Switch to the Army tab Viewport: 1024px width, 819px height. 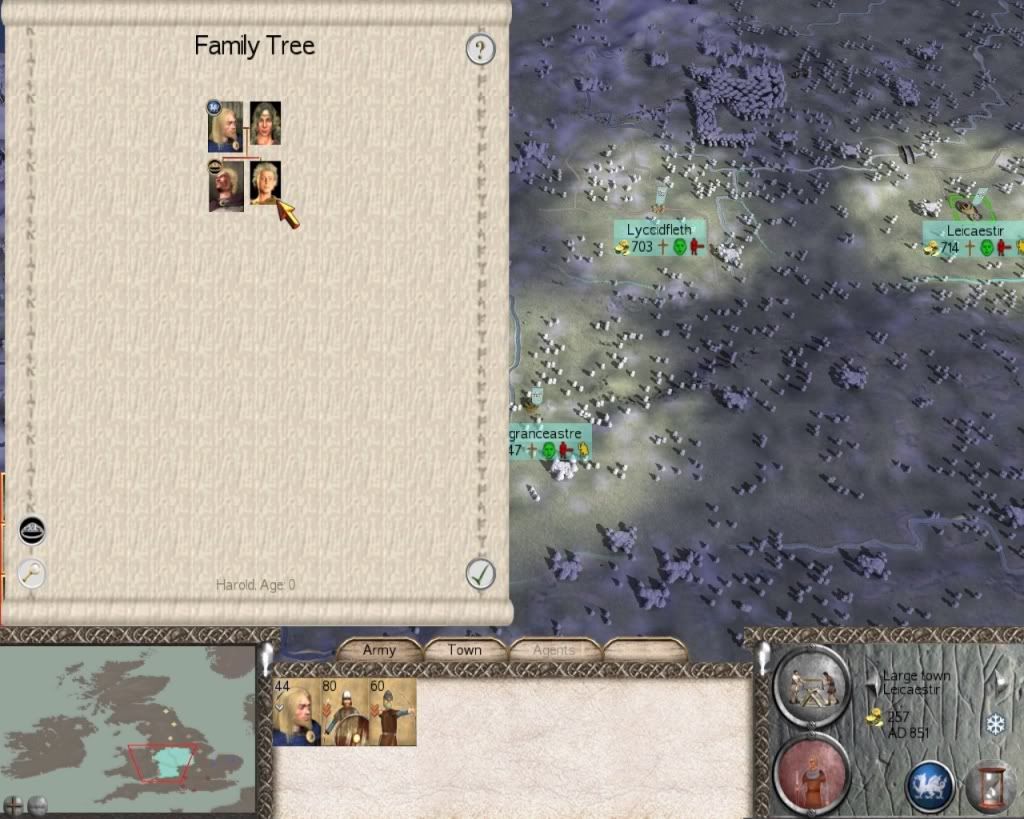coord(379,650)
